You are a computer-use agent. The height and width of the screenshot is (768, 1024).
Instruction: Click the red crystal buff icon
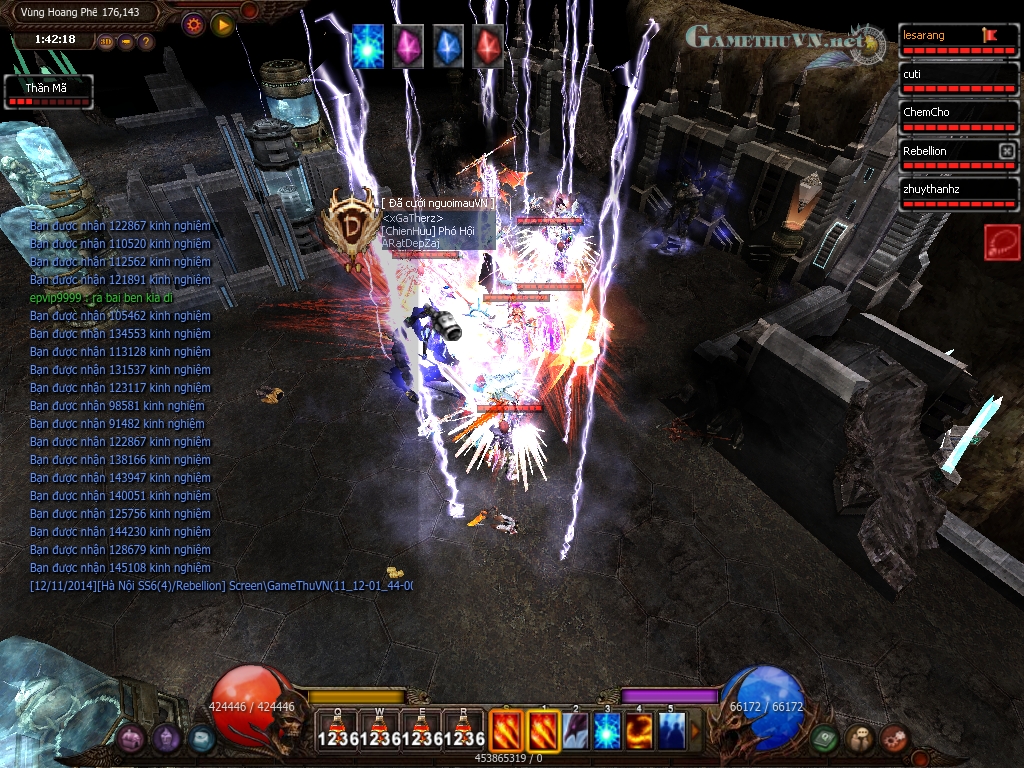click(x=488, y=46)
